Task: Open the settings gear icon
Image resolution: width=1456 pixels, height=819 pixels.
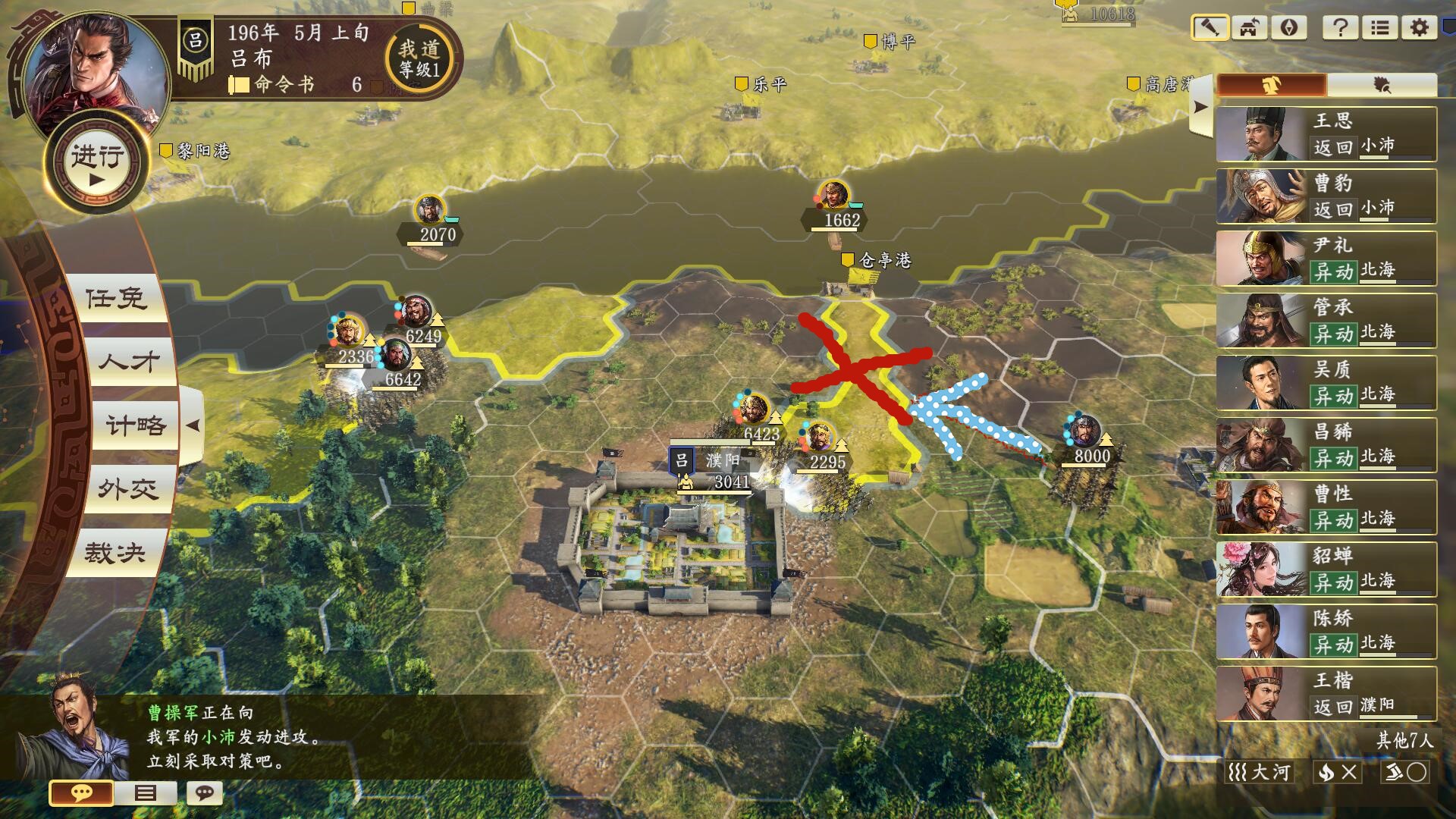Action: pyautogui.click(x=1420, y=28)
